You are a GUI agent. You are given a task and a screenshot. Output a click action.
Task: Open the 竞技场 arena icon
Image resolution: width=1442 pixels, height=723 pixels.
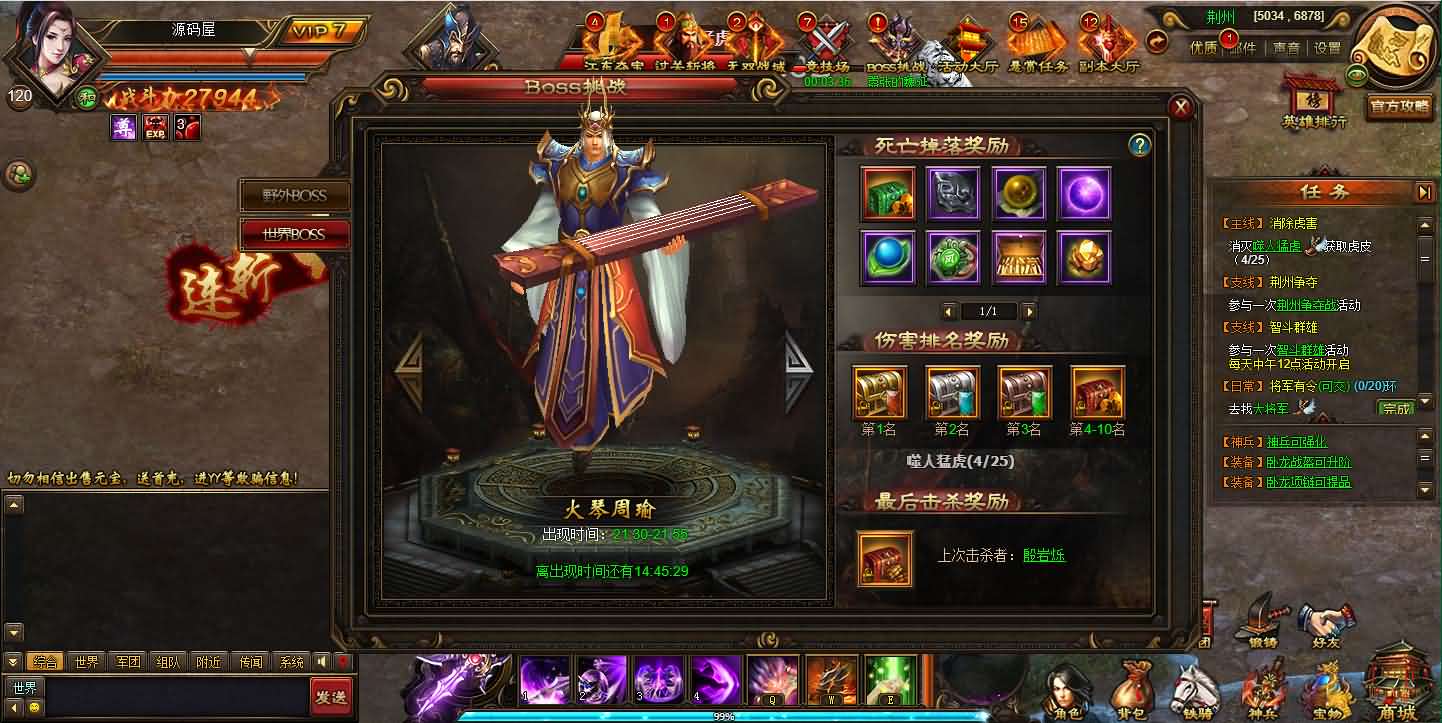coord(827,45)
